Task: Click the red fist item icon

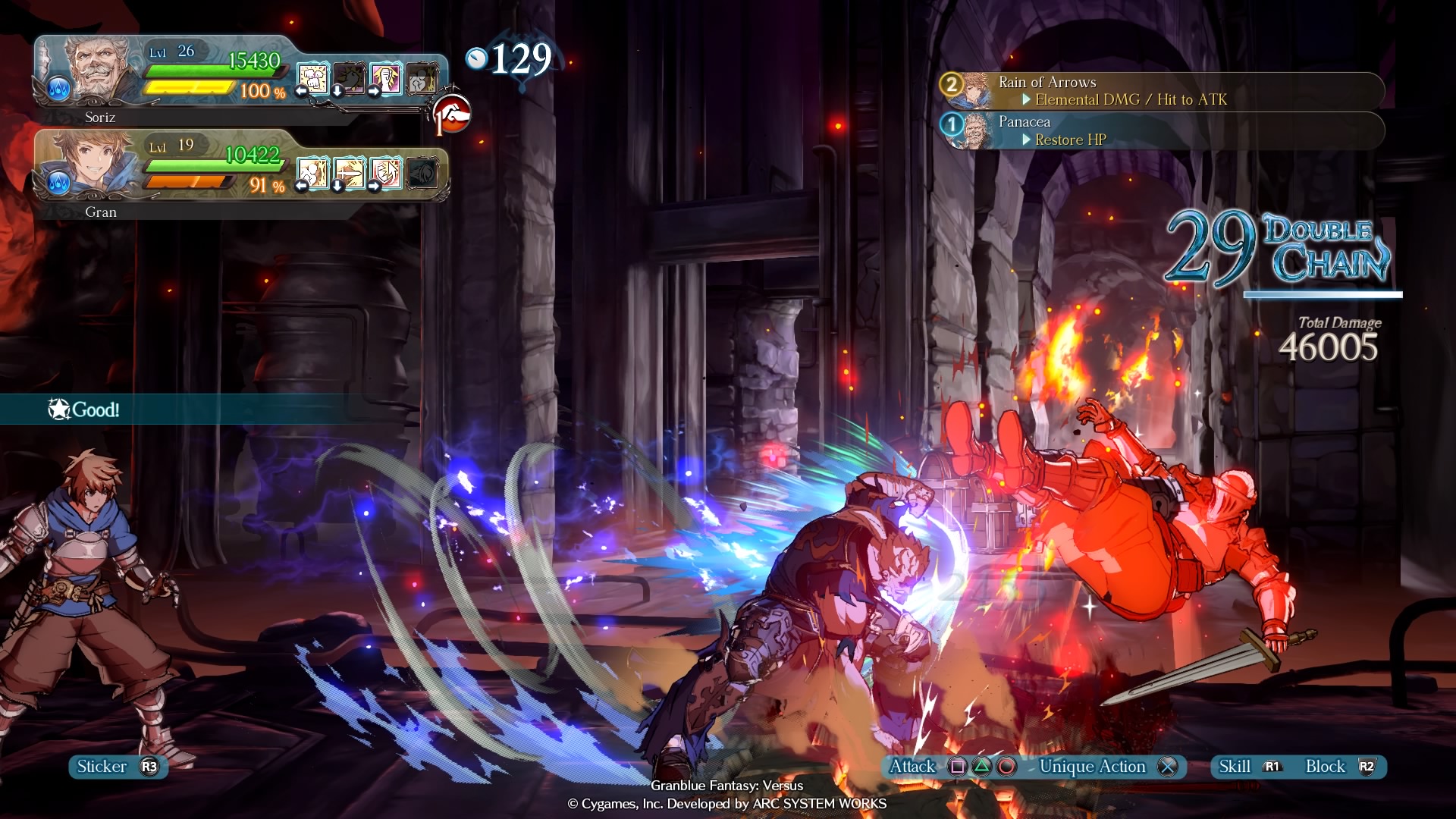Action: (x=453, y=114)
